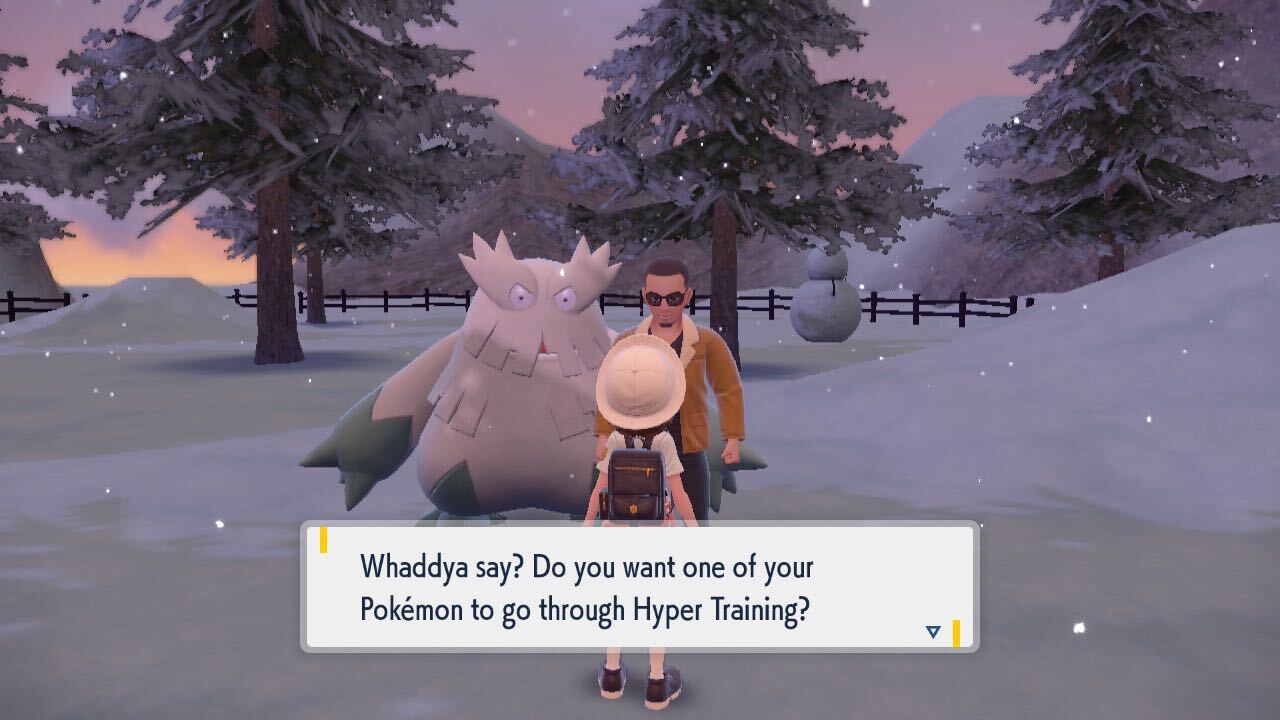Toggle the dialogue continuation indicator
This screenshot has height=720, width=1280.
pyautogui.click(x=932, y=631)
